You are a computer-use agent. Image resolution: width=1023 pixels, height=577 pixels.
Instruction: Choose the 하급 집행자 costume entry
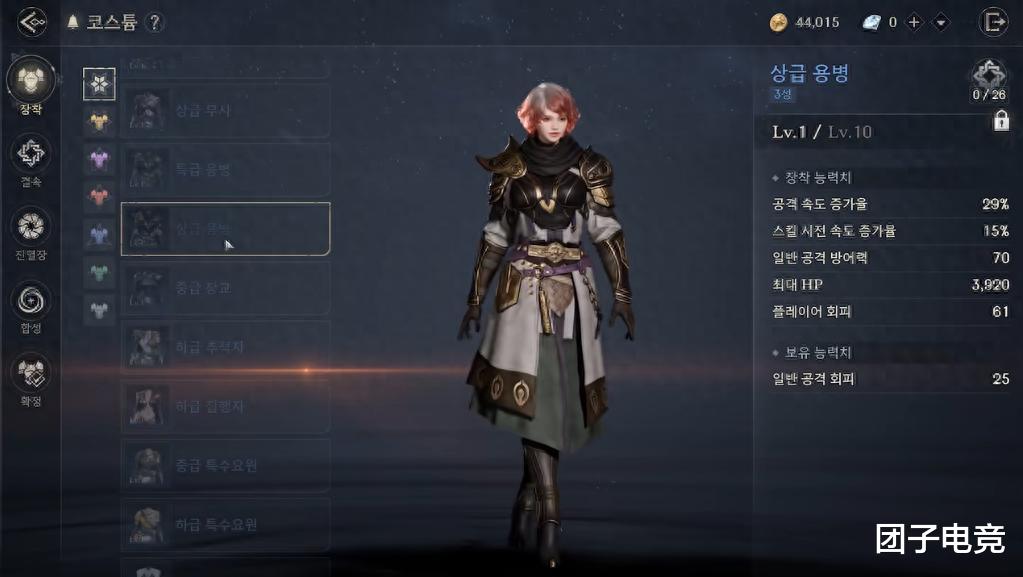pyautogui.click(x=225, y=405)
